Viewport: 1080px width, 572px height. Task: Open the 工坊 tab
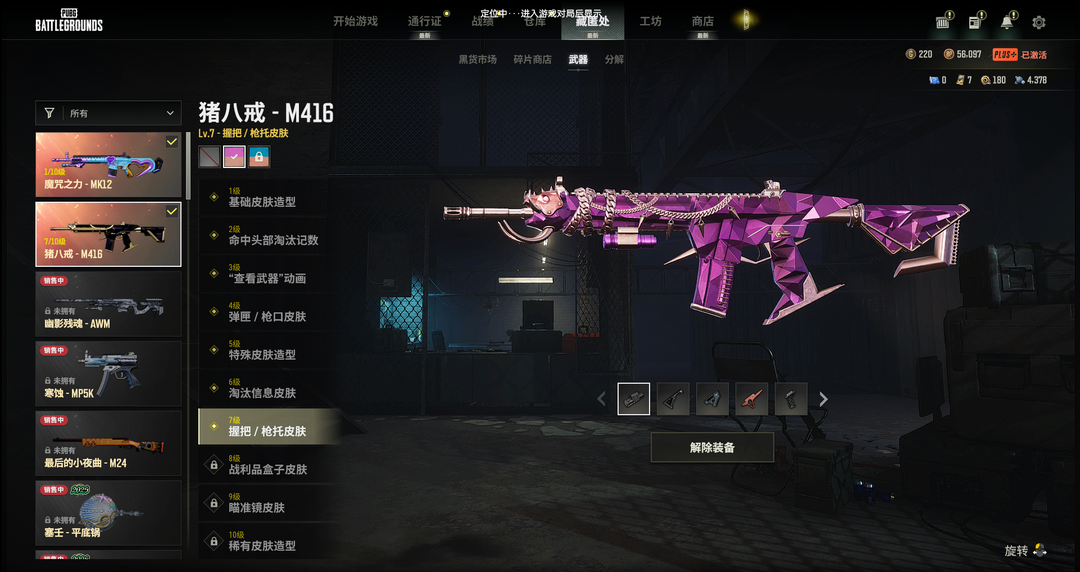point(650,21)
